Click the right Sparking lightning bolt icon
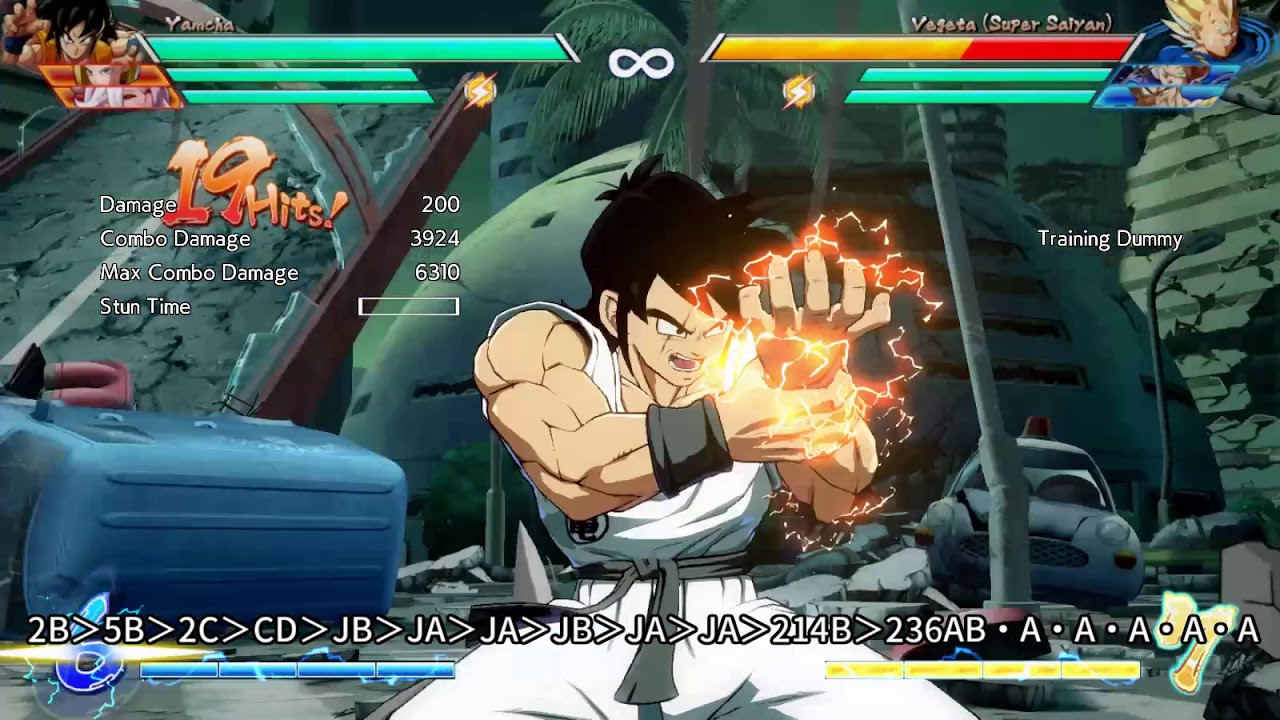This screenshot has width=1280, height=720. (x=800, y=91)
